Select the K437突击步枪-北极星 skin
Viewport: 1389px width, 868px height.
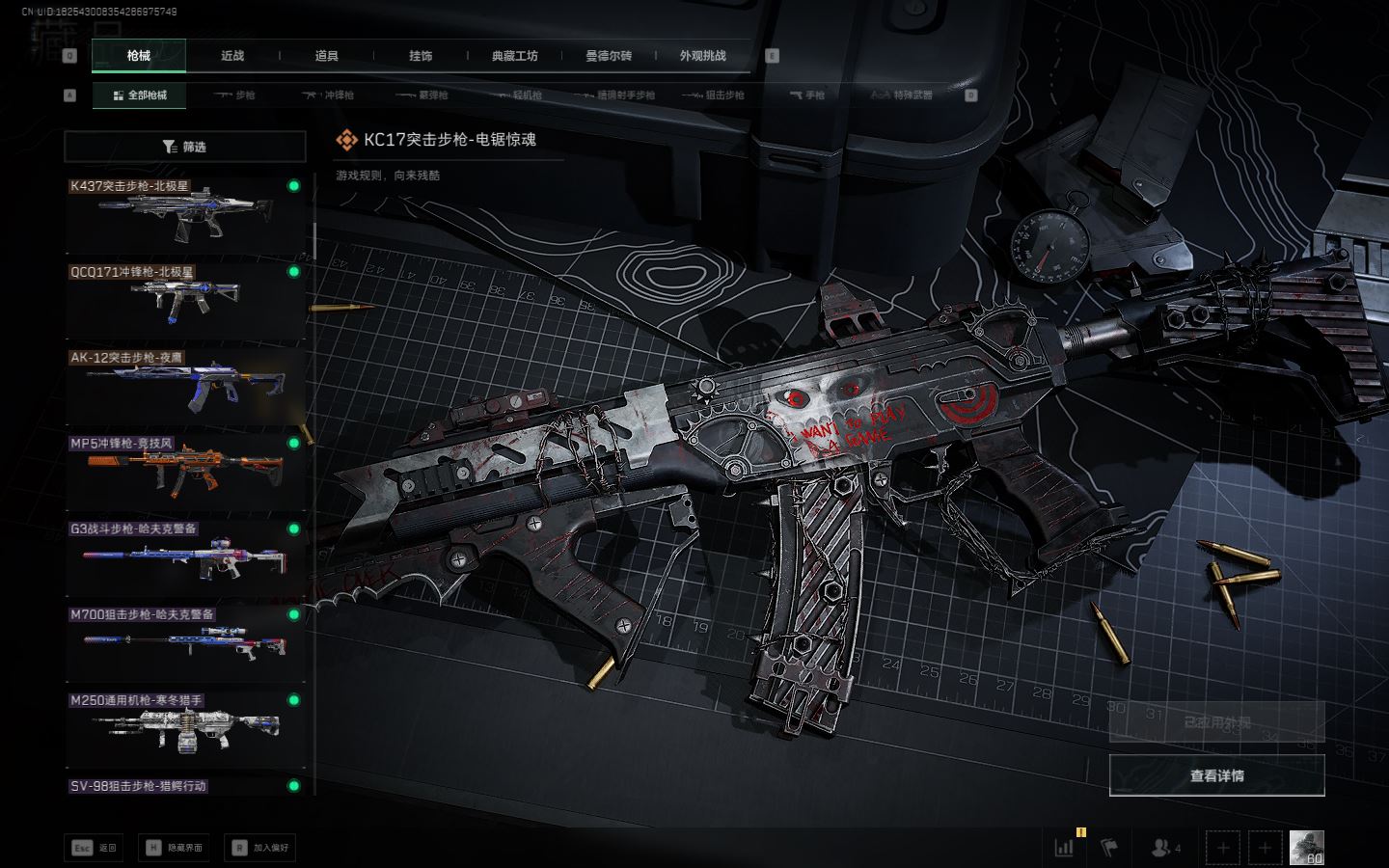pyautogui.click(x=185, y=214)
